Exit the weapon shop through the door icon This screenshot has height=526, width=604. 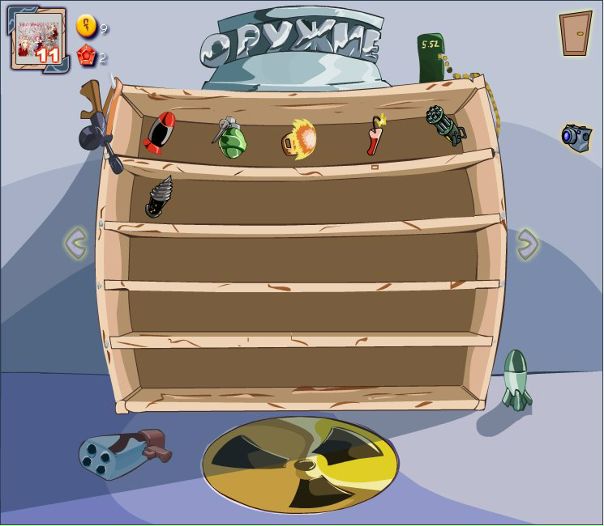tap(575, 32)
